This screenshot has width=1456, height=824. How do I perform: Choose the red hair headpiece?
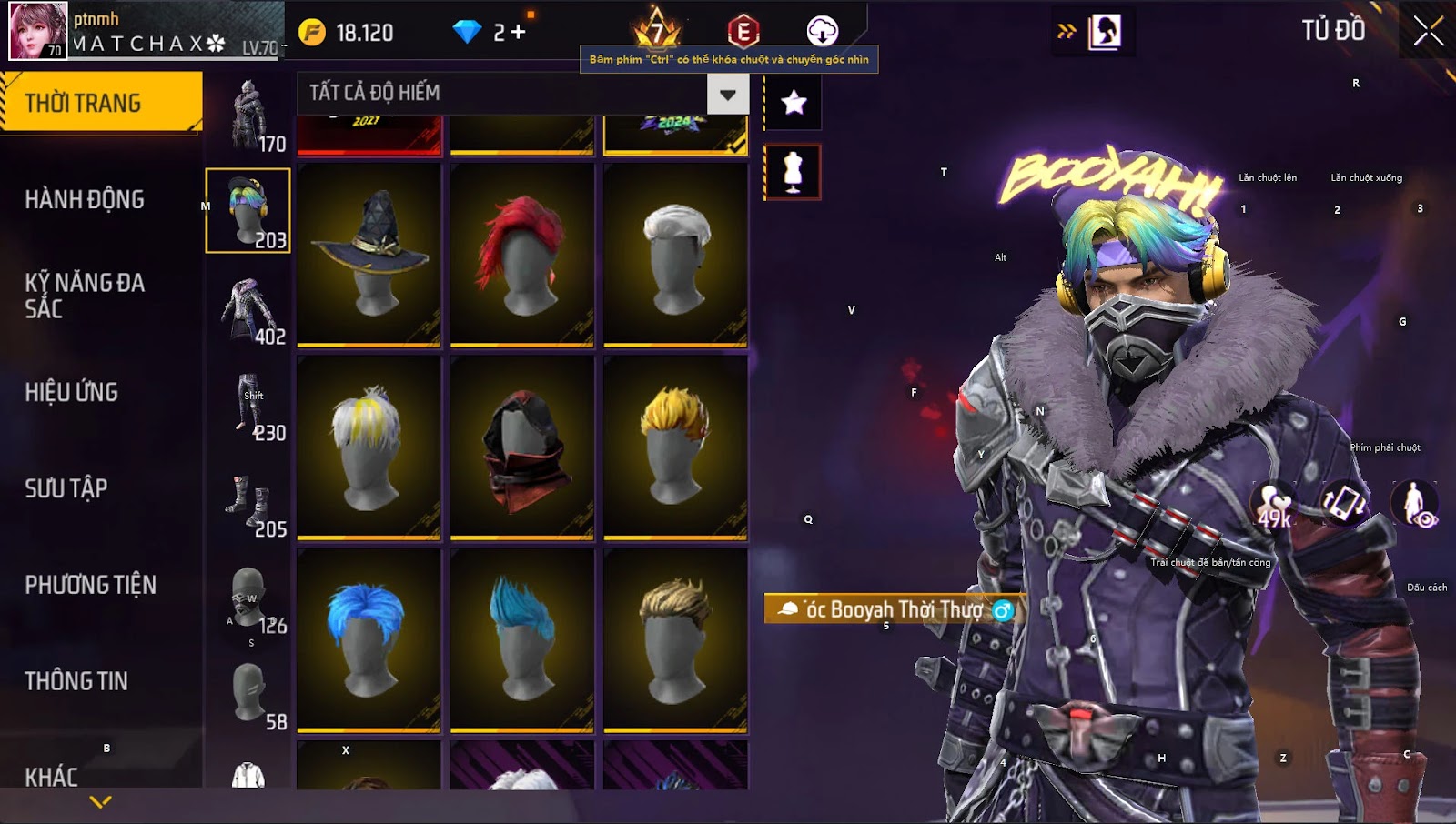click(x=522, y=255)
